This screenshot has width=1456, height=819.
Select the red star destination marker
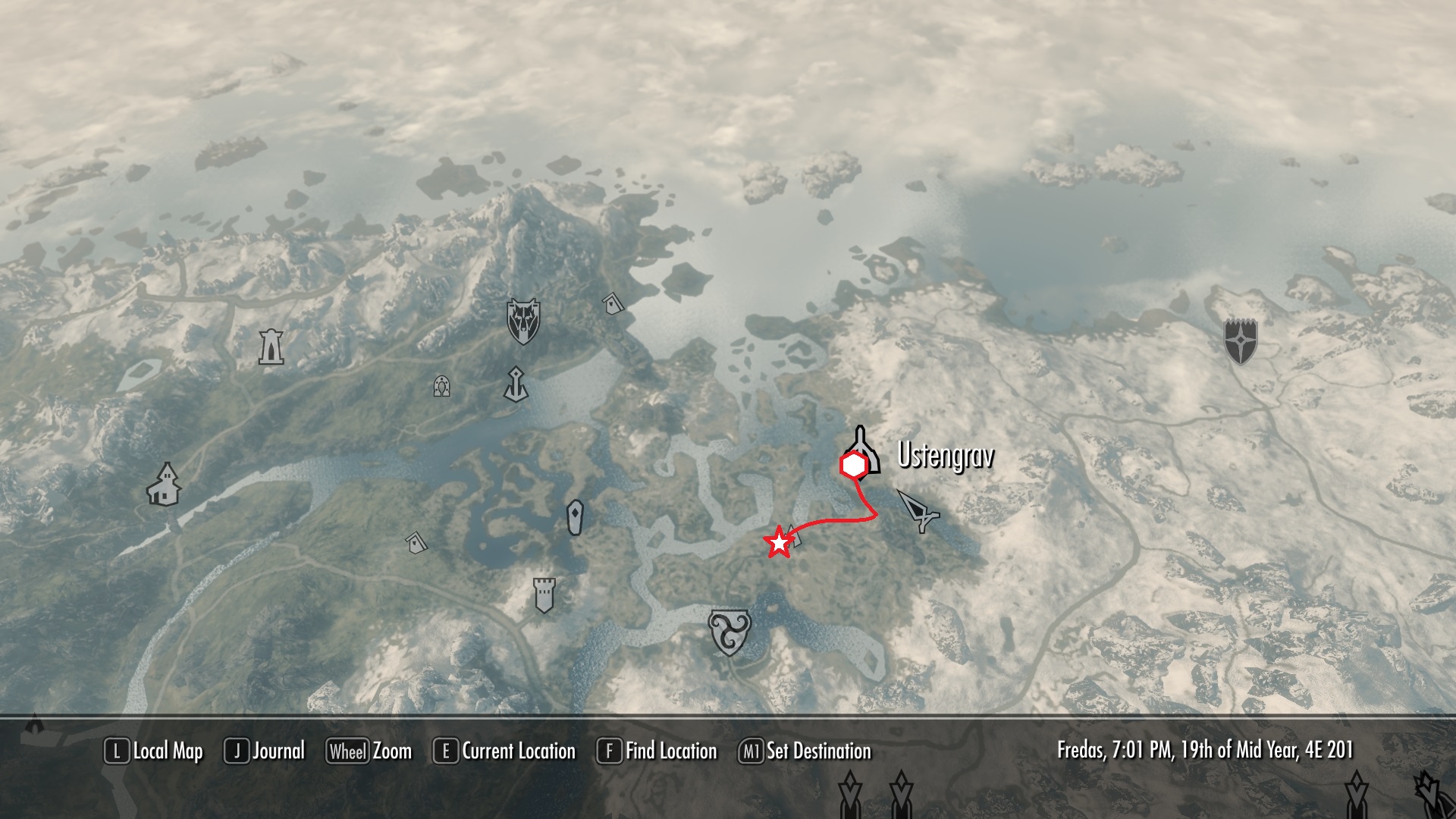[x=779, y=544]
